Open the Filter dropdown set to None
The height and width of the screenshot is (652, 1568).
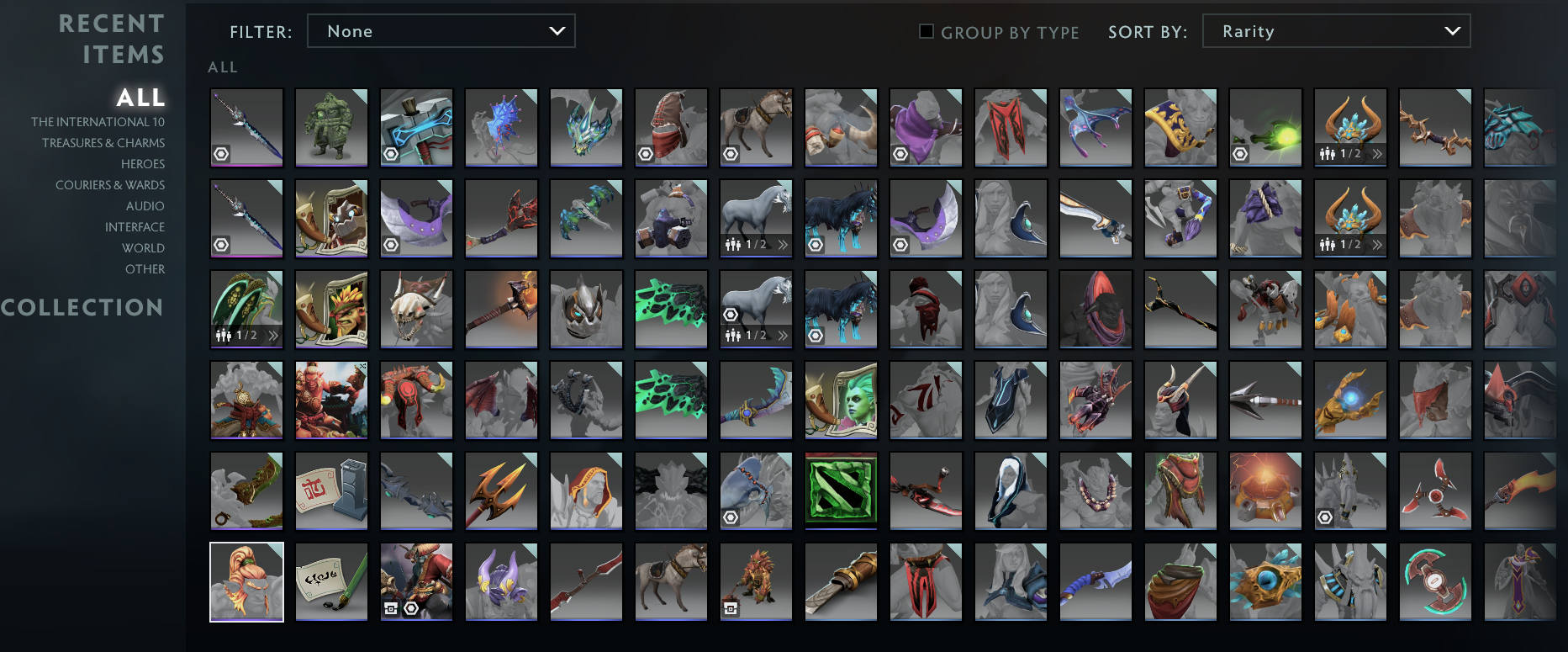pos(441,30)
